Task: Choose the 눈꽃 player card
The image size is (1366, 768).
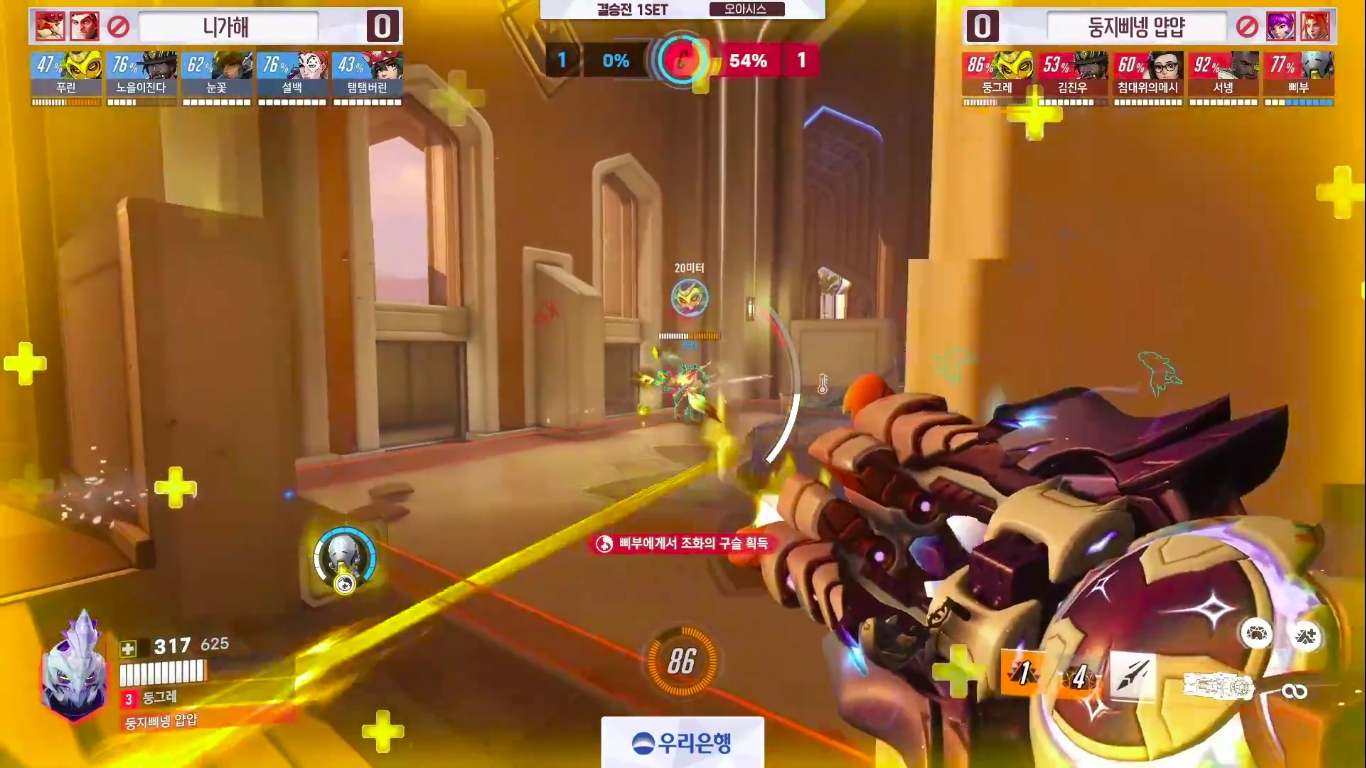Action: [217, 75]
